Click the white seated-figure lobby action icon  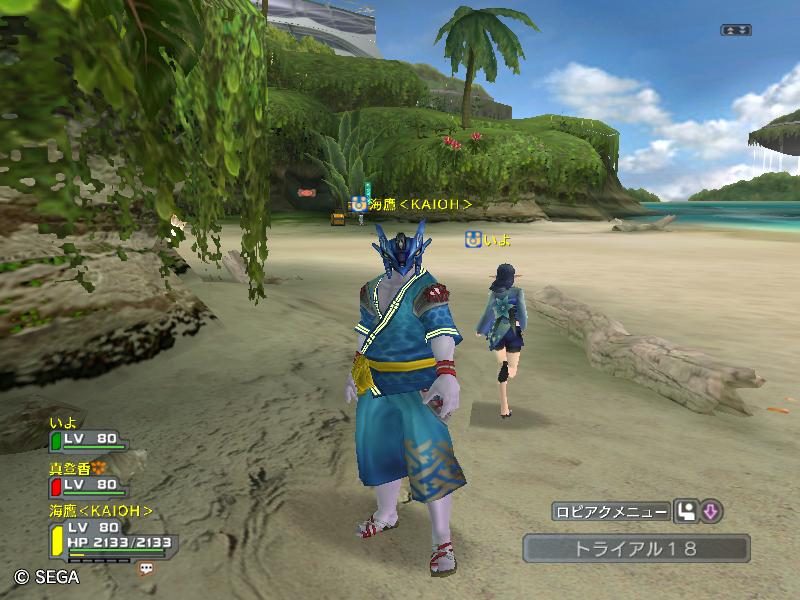[x=686, y=512]
